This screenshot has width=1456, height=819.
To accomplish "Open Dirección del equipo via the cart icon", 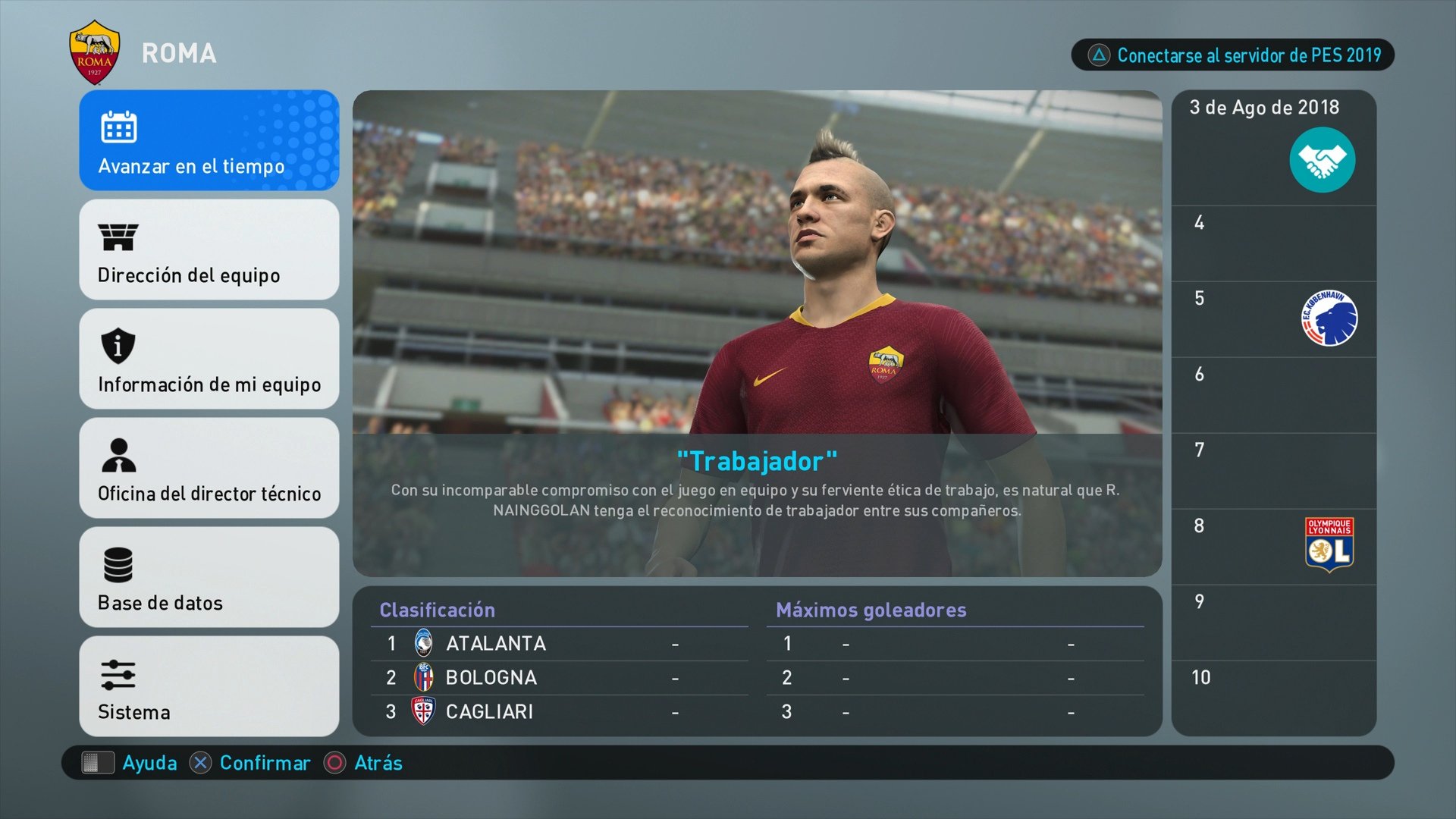I will pos(118,238).
